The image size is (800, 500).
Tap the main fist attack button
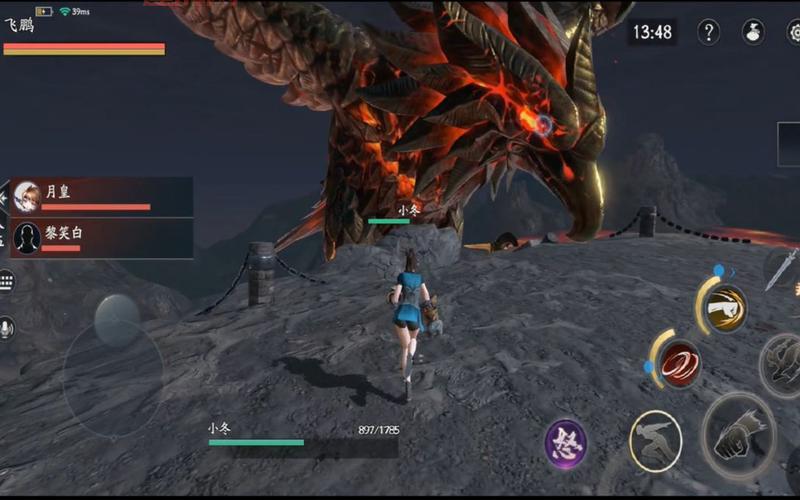739,435
